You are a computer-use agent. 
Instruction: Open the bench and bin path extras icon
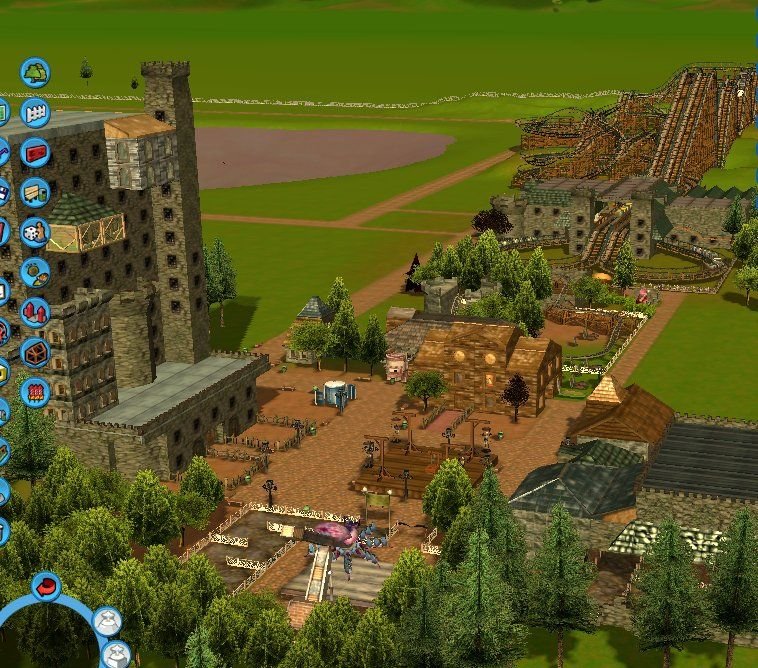pyautogui.click(x=35, y=192)
